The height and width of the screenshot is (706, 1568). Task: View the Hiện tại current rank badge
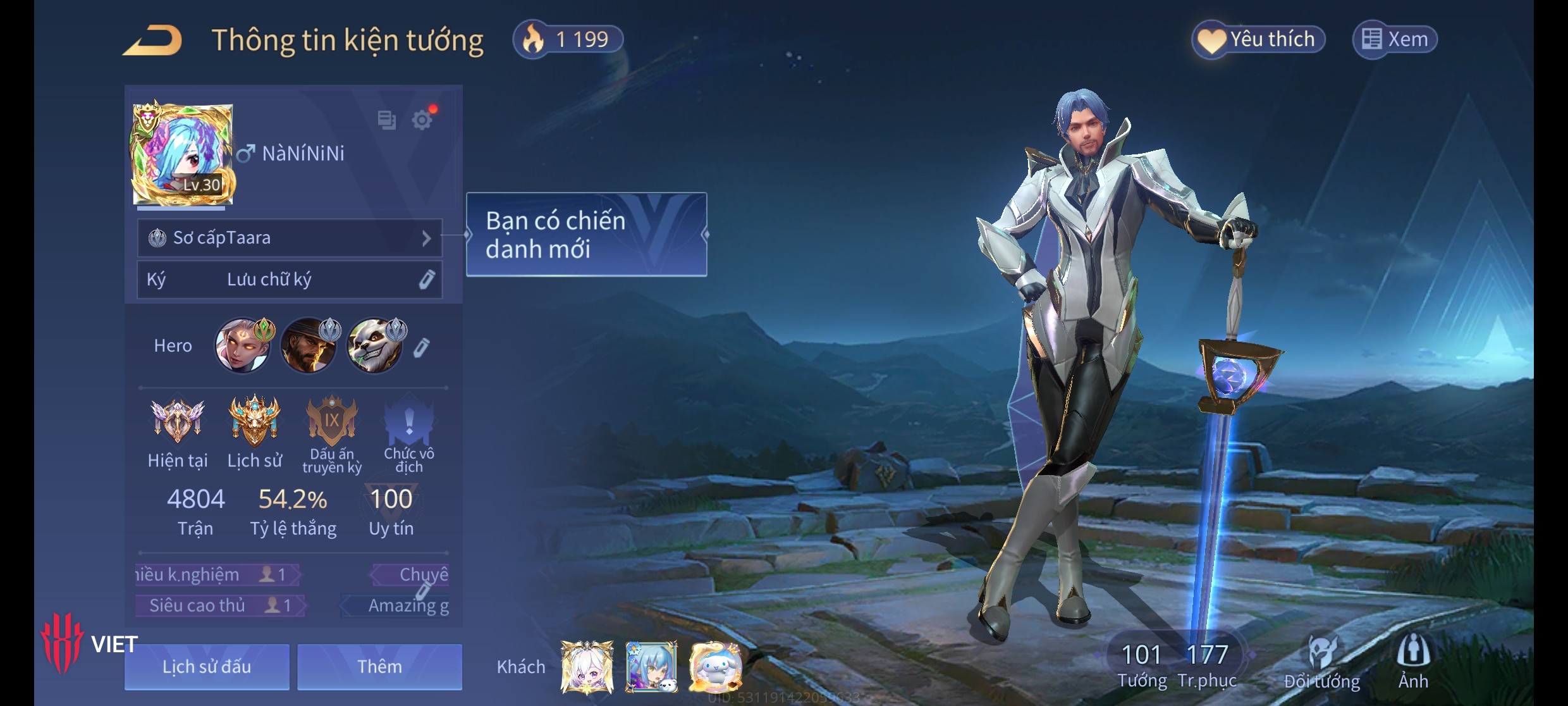coord(178,422)
